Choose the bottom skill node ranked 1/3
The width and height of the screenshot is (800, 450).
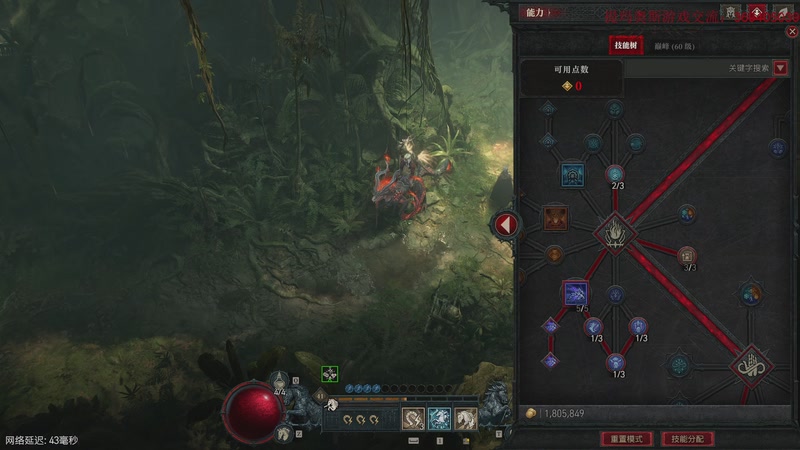616,361
